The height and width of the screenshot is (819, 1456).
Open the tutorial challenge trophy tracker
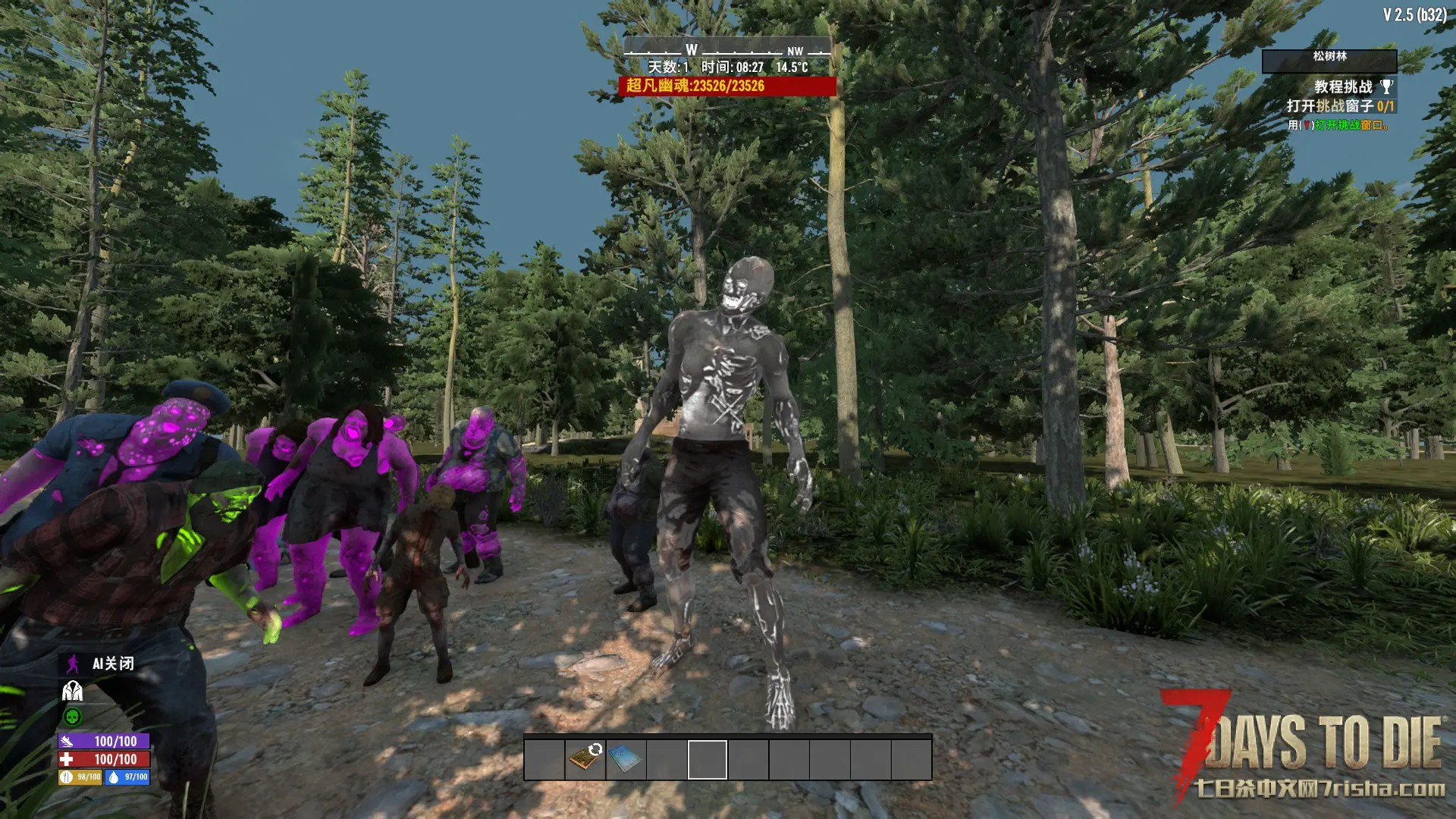(1386, 86)
